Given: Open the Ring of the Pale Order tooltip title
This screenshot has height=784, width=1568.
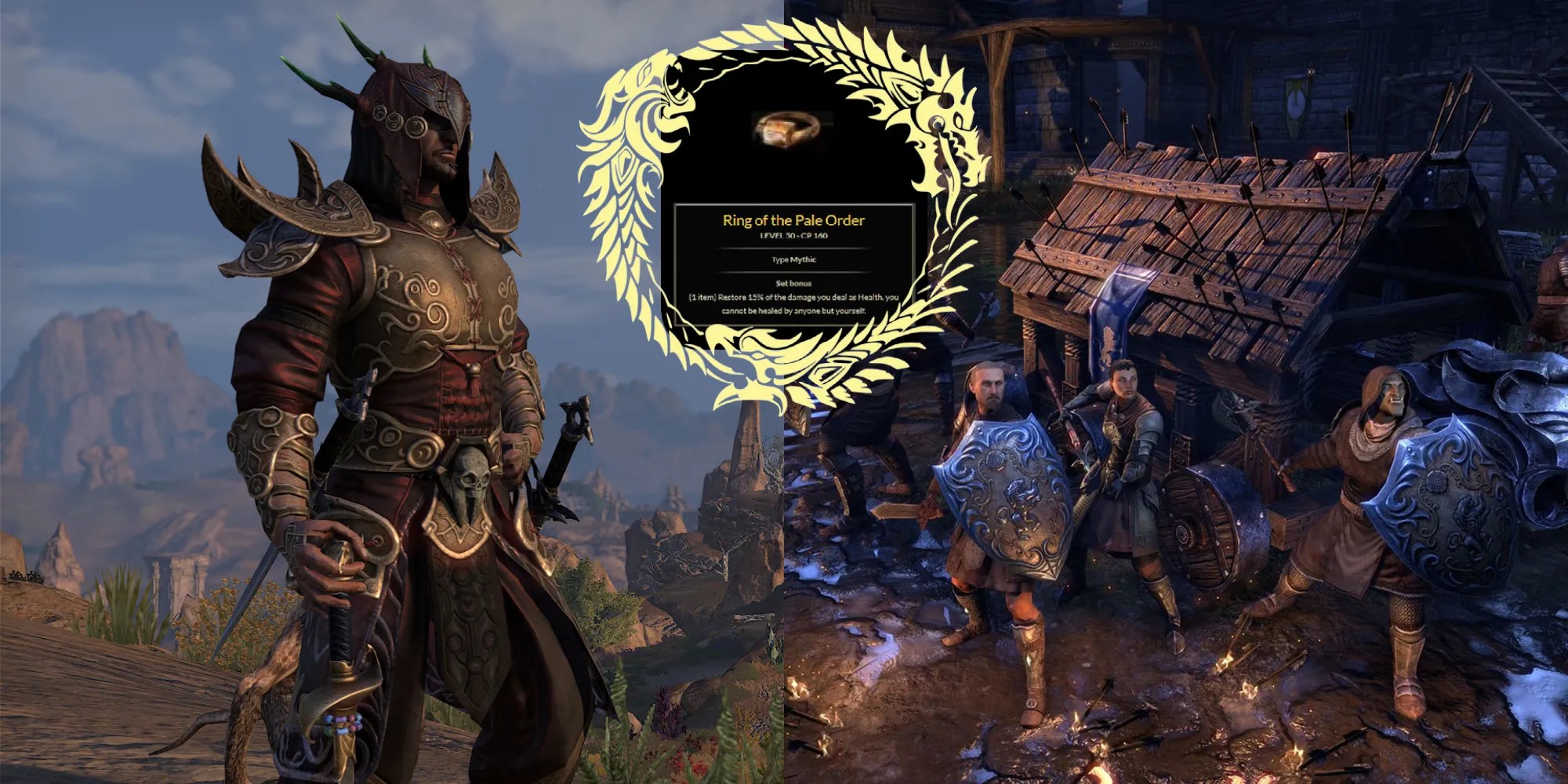Looking at the screenshot, I should [796, 221].
